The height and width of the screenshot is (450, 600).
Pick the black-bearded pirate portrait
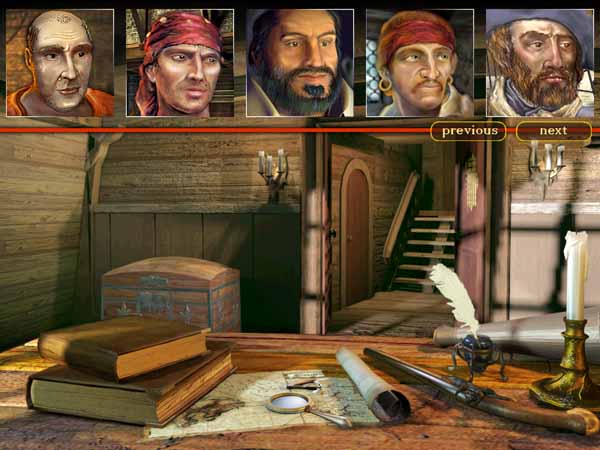pos(300,63)
